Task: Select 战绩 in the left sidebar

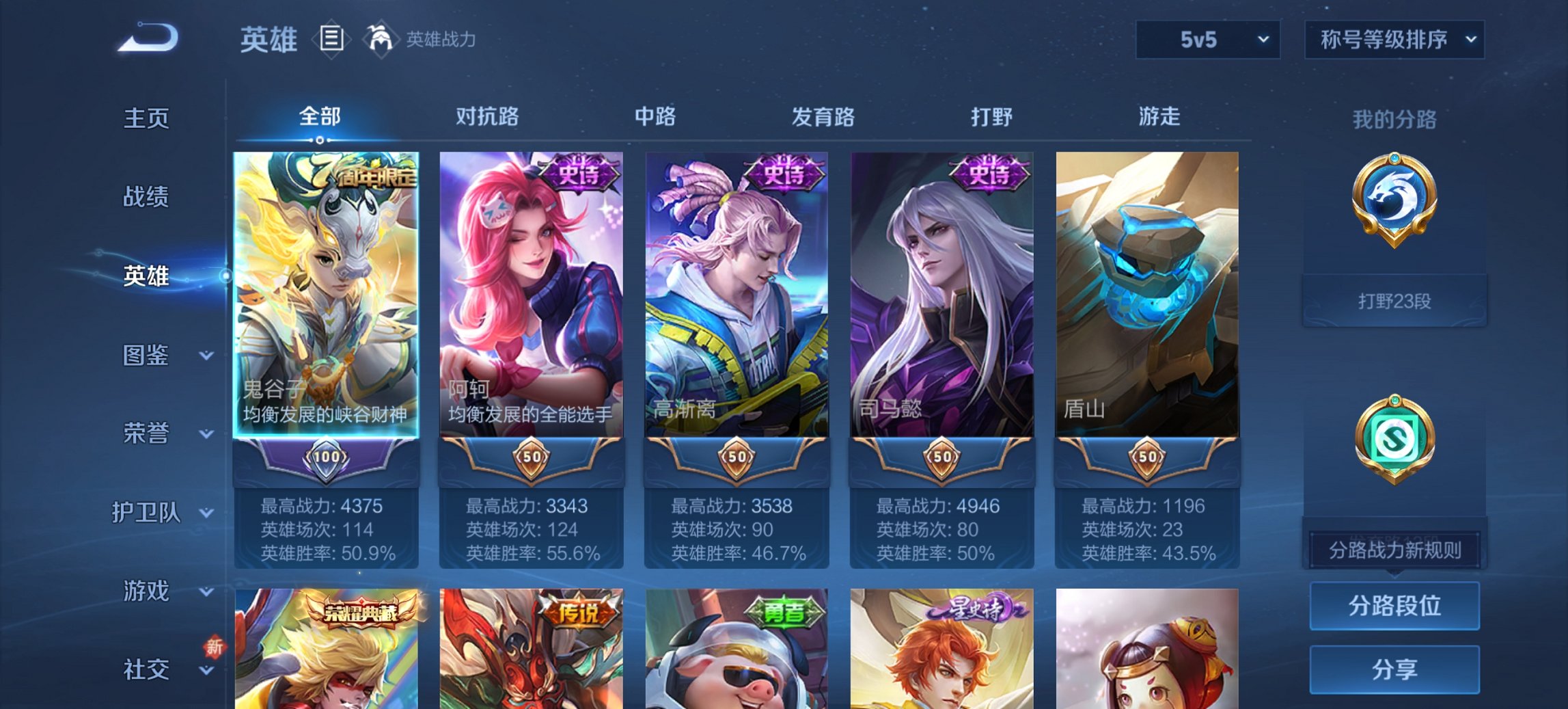Action: [146, 198]
